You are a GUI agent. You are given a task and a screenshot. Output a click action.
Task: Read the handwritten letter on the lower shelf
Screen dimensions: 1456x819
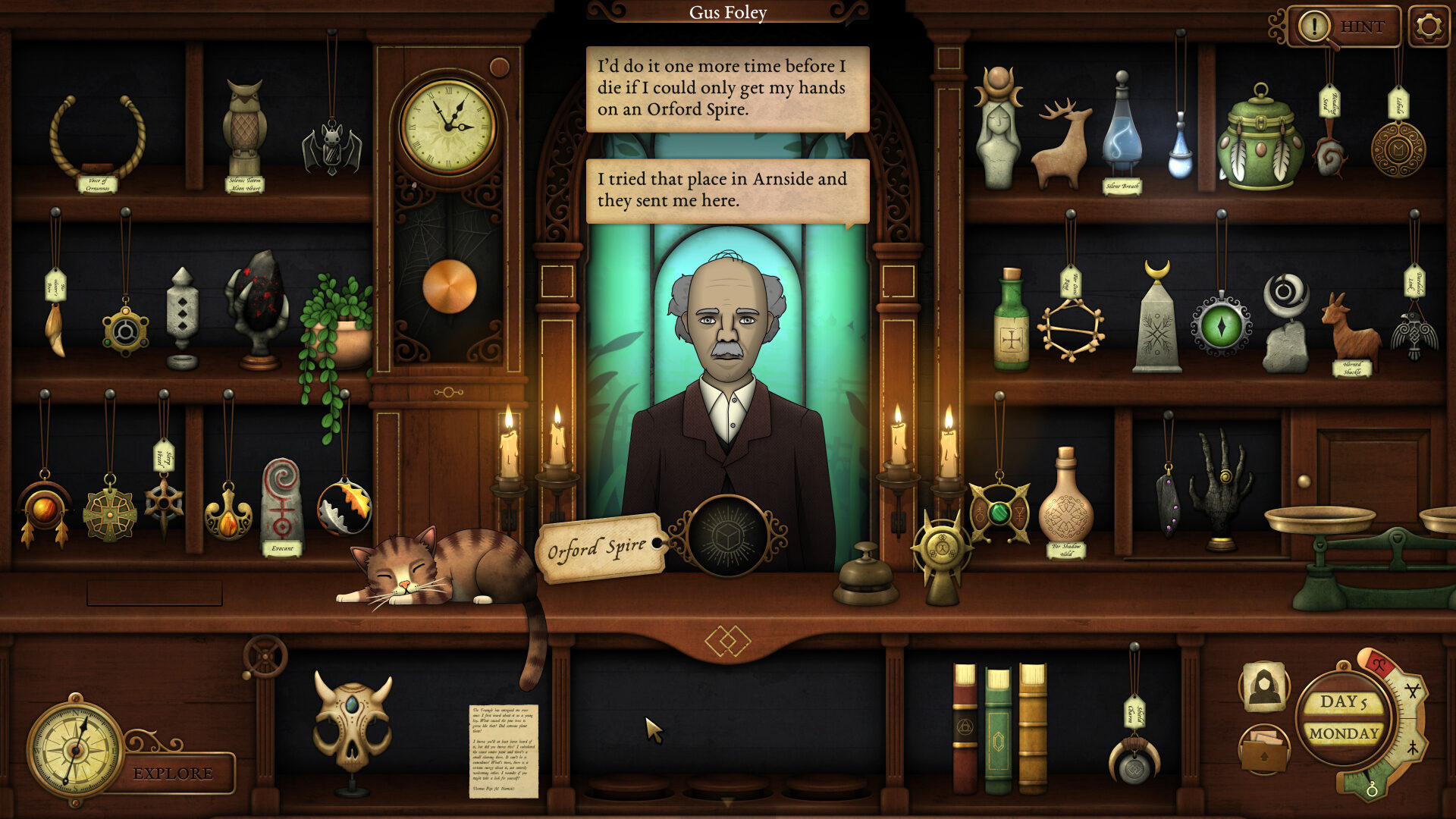pyautogui.click(x=504, y=749)
